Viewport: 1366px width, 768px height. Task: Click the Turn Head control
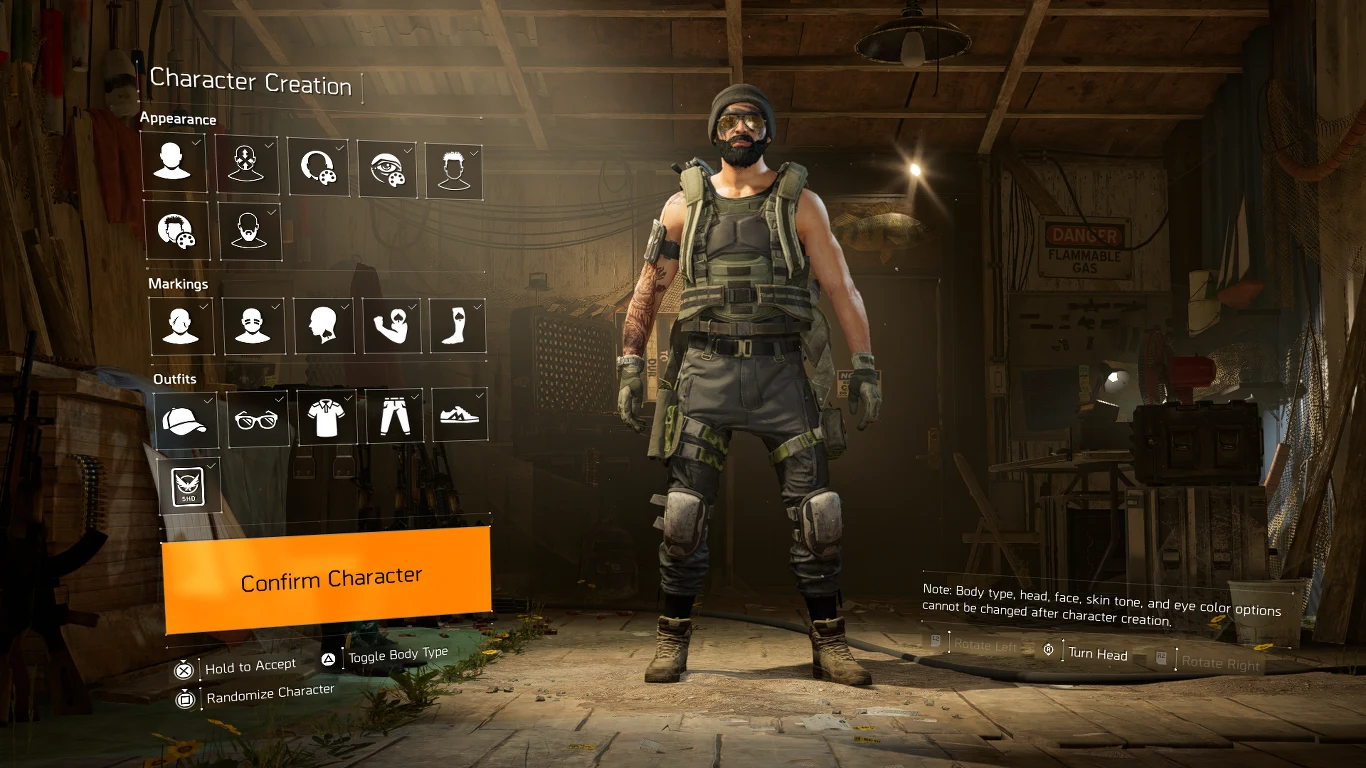1100,655
